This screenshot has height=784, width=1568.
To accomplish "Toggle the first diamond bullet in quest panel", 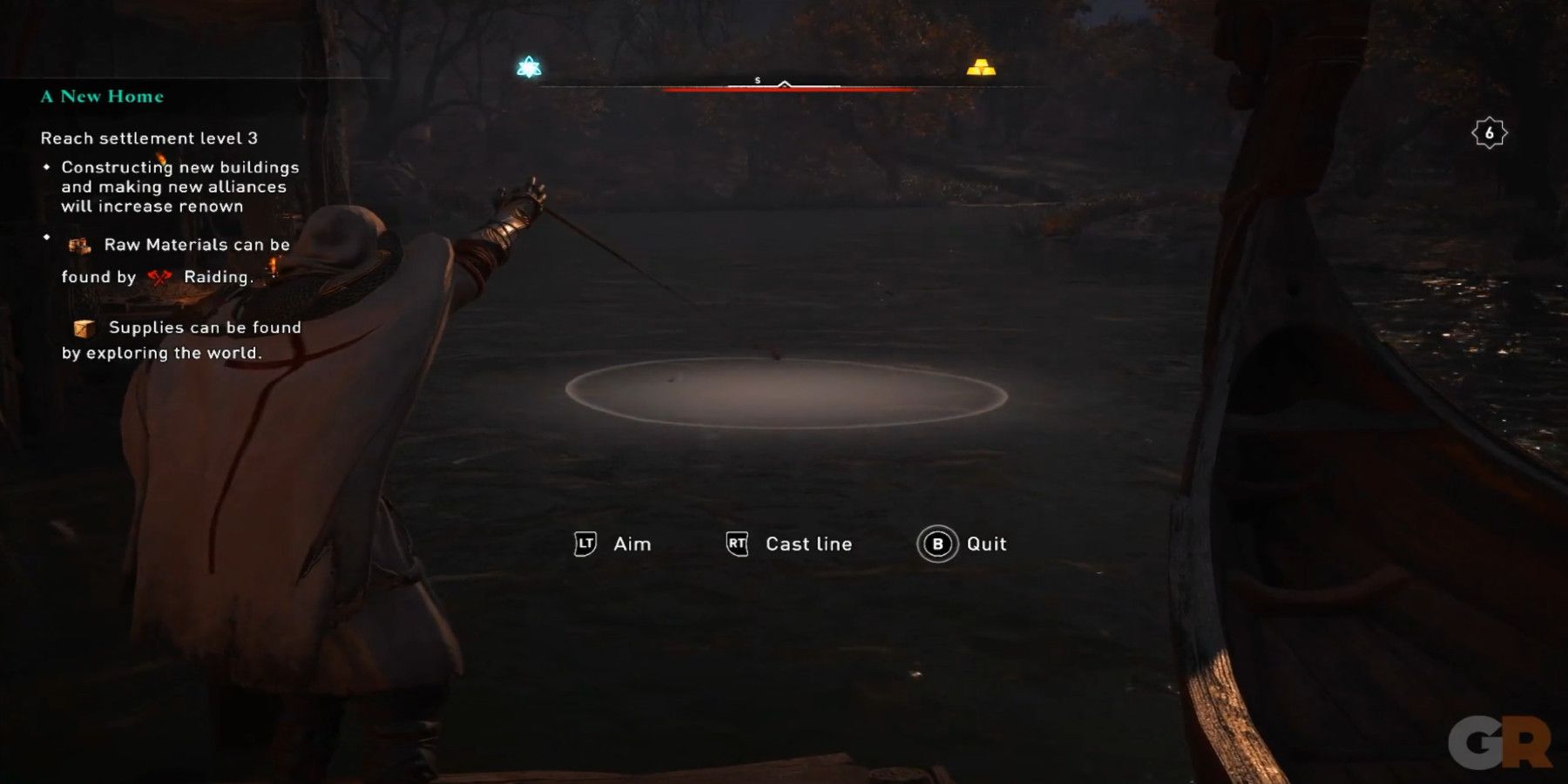I will click(48, 166).
